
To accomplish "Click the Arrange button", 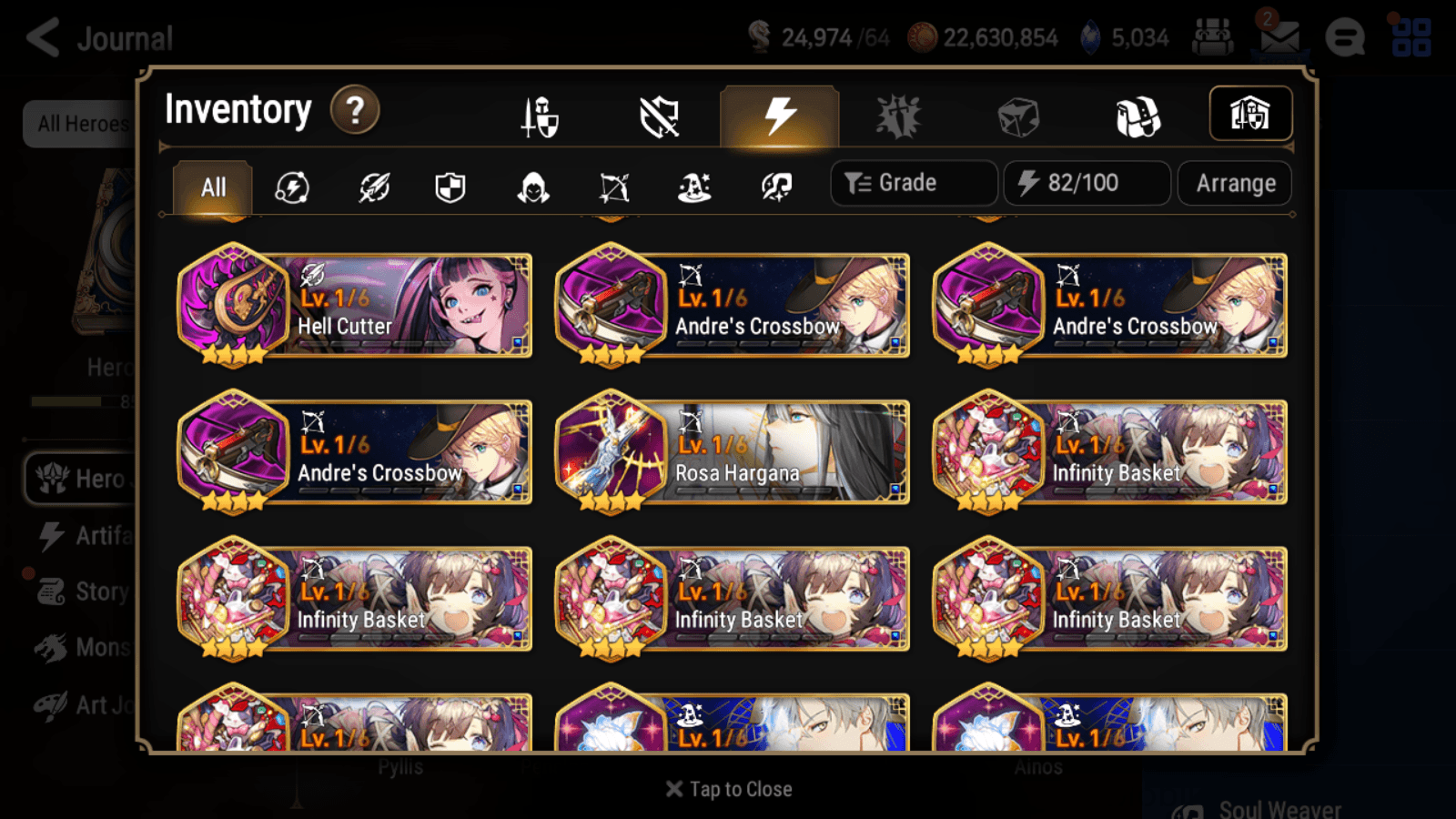I will (x=1234, y=183).
